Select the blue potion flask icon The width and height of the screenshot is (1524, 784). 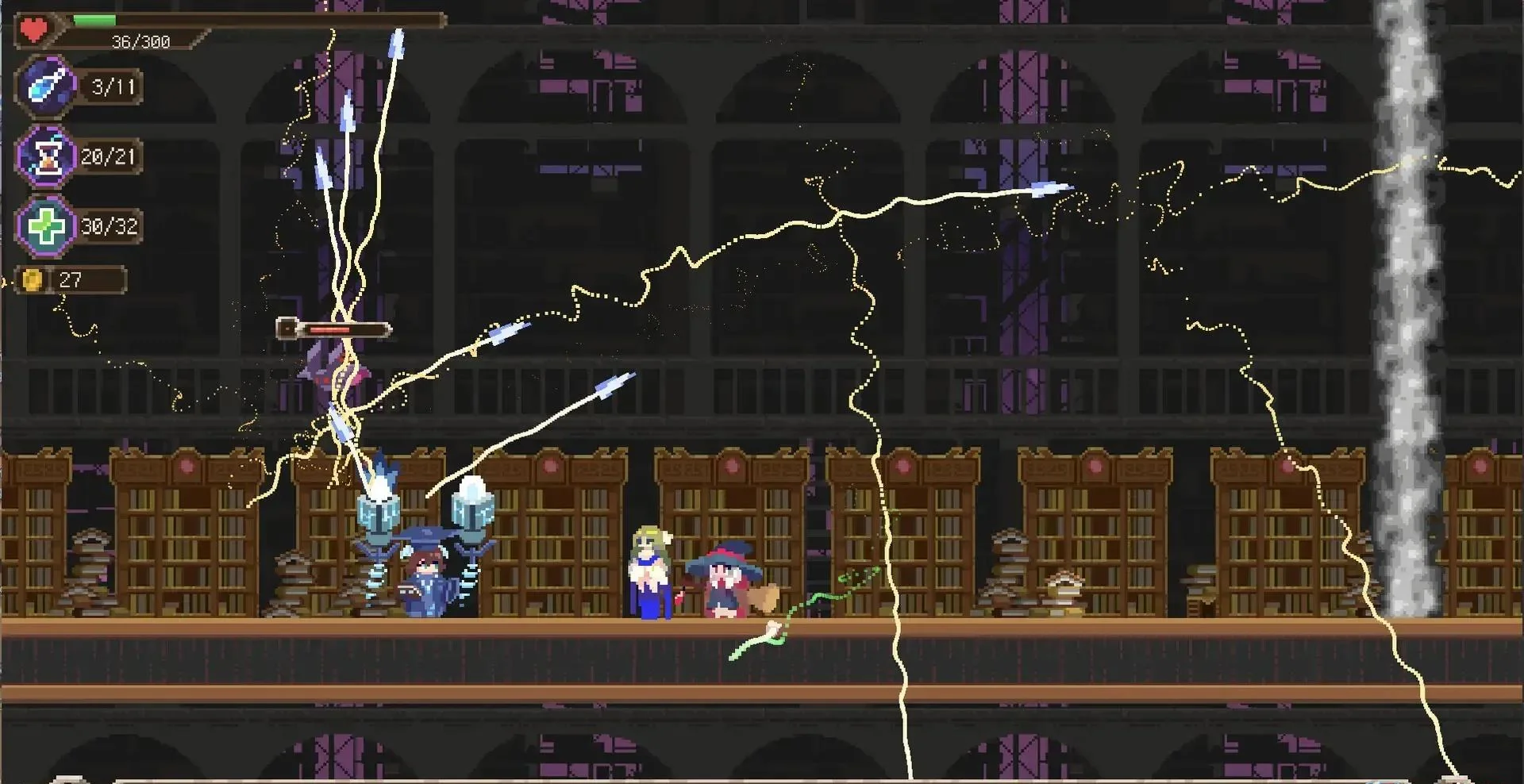click(x=46, y=86)
